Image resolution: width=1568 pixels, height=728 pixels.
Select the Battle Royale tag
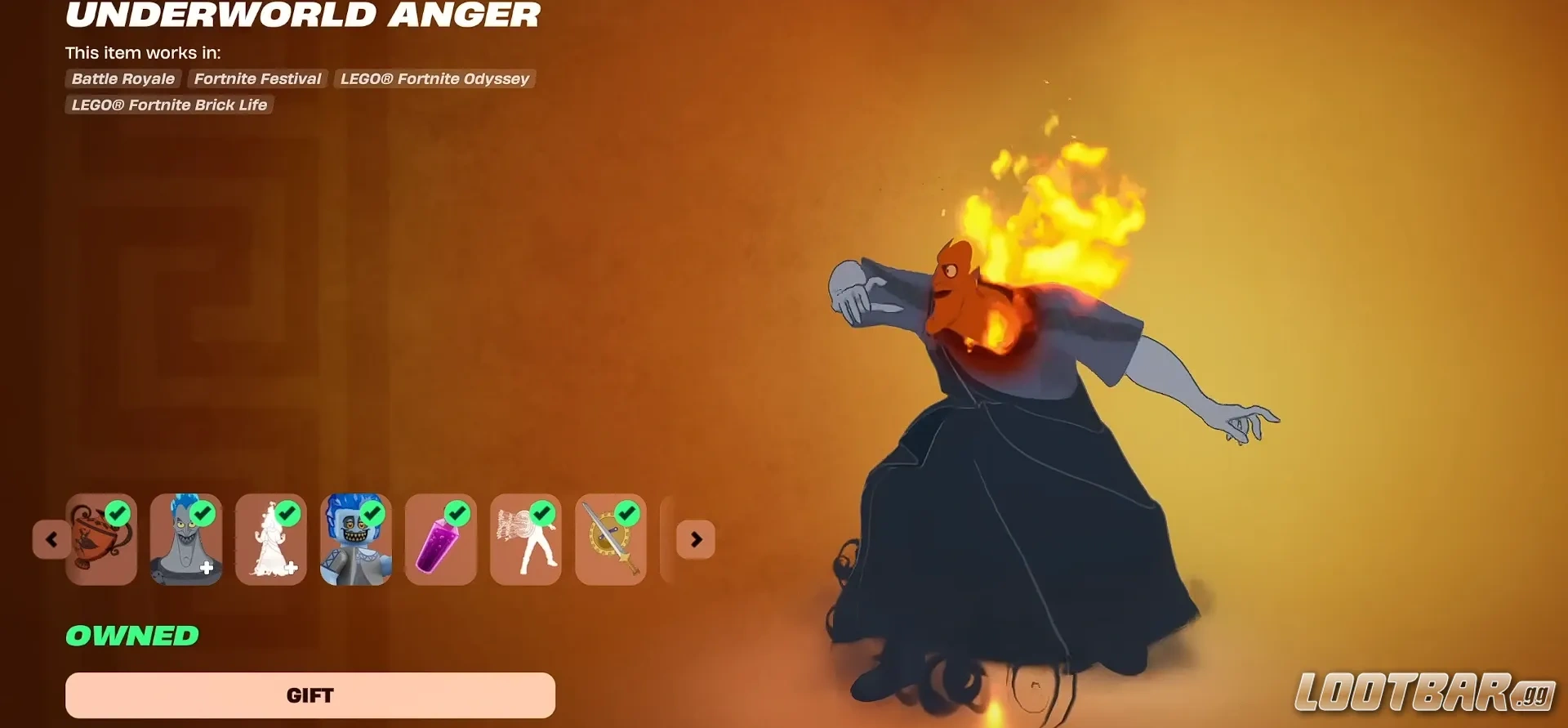click(122, 78)
